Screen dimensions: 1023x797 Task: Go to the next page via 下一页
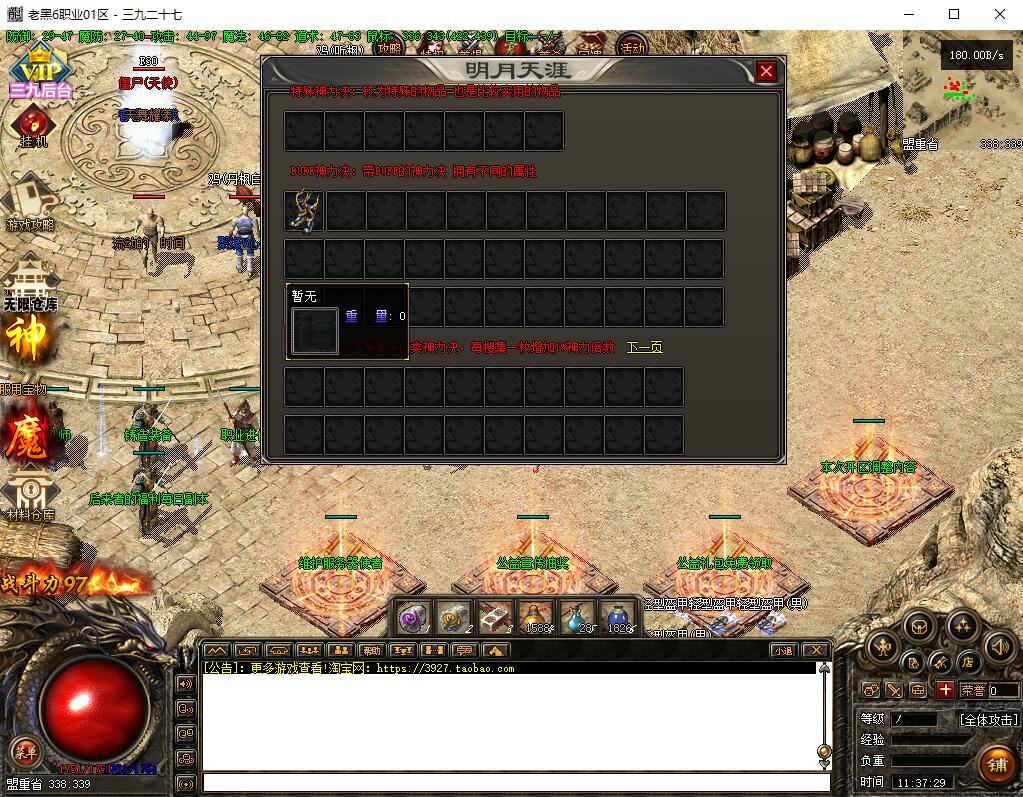(644, 348)
